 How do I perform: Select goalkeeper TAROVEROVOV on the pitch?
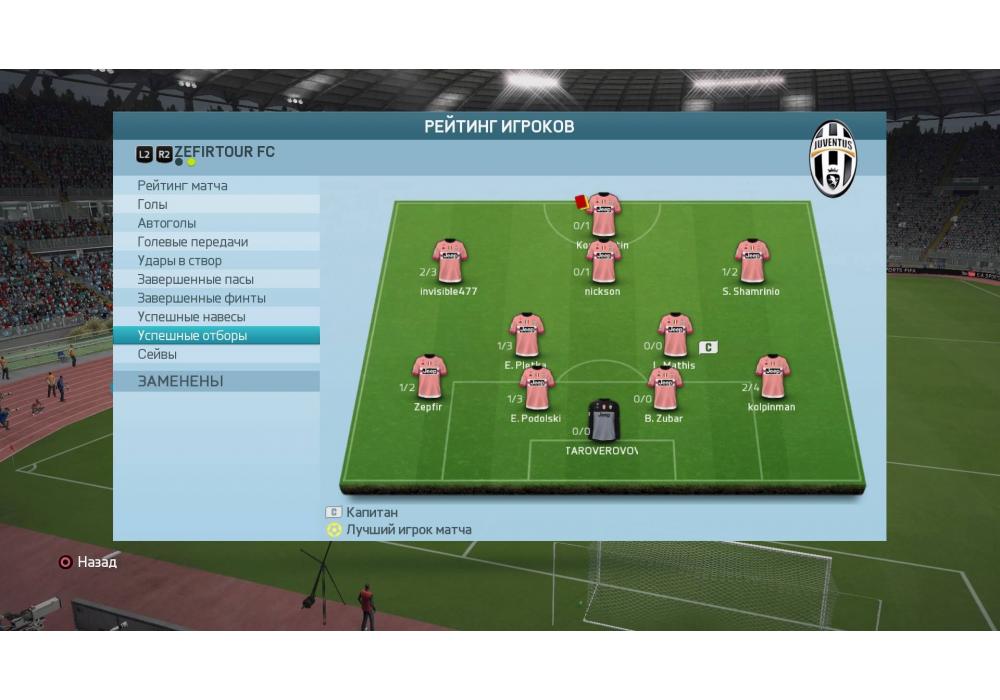[x=603, y=422]
